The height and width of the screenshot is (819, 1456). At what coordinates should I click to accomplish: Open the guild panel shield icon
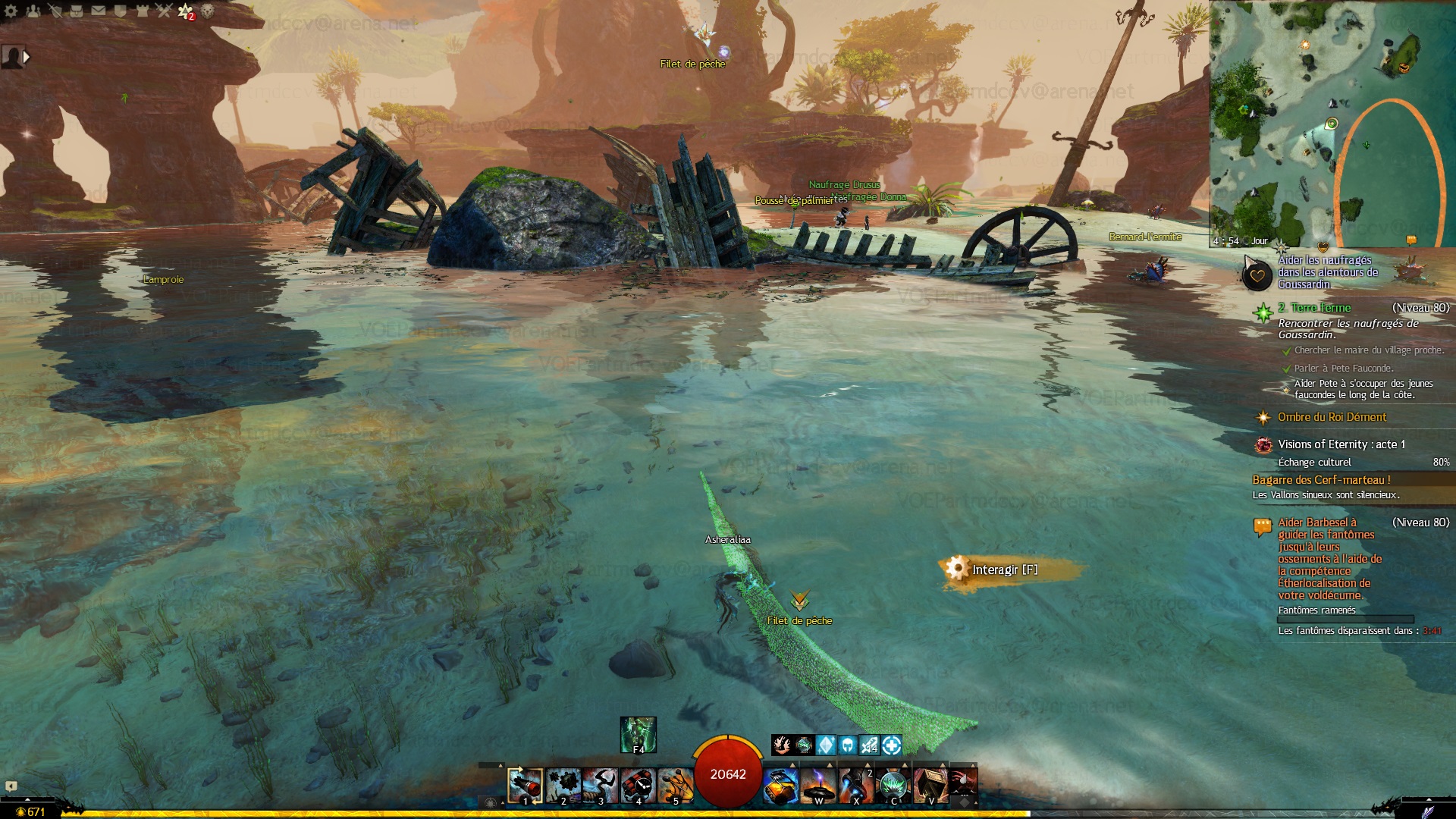(x=120, y=11)
